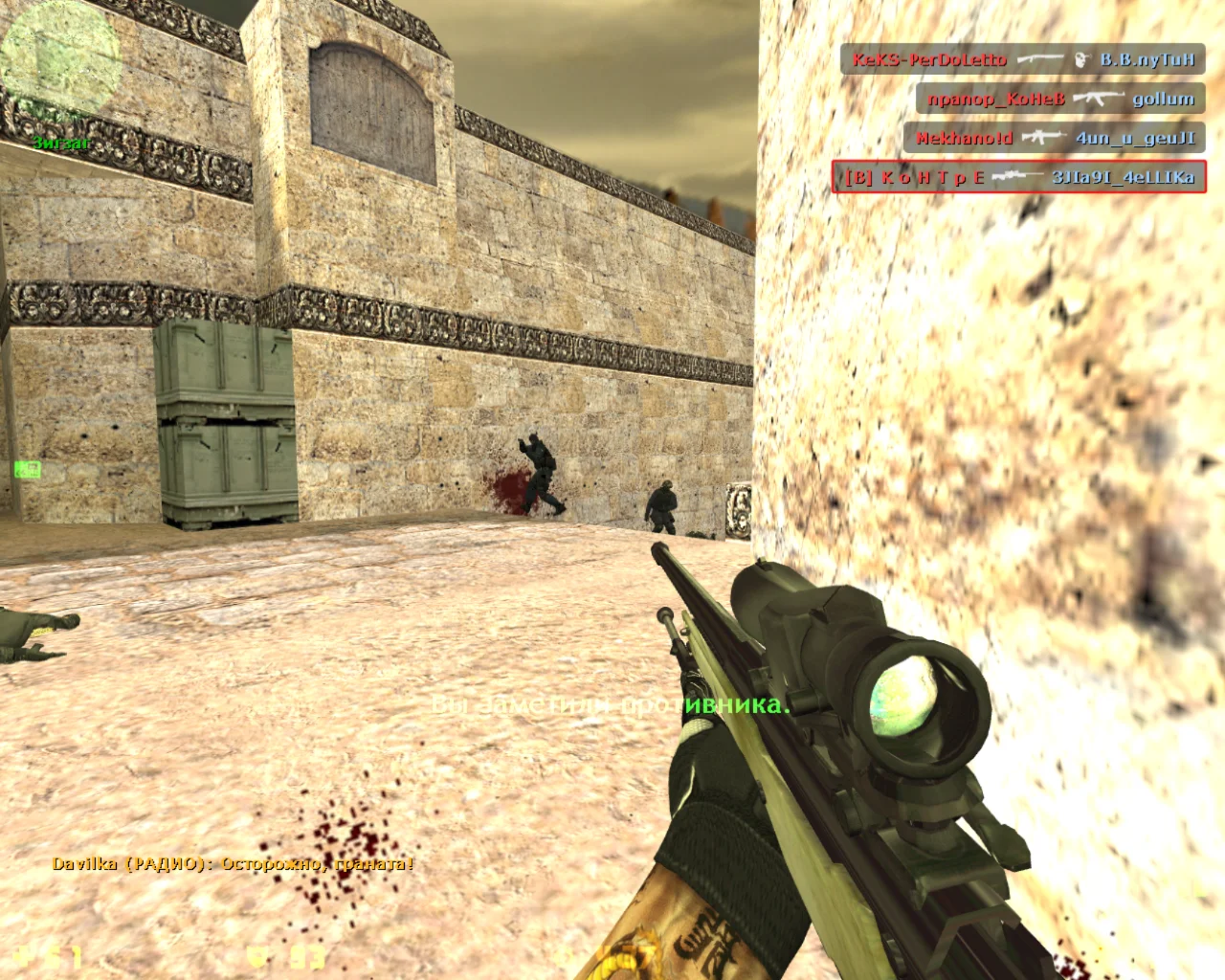Choose the Mekhanoid kill feed row

coord(1054,138)
